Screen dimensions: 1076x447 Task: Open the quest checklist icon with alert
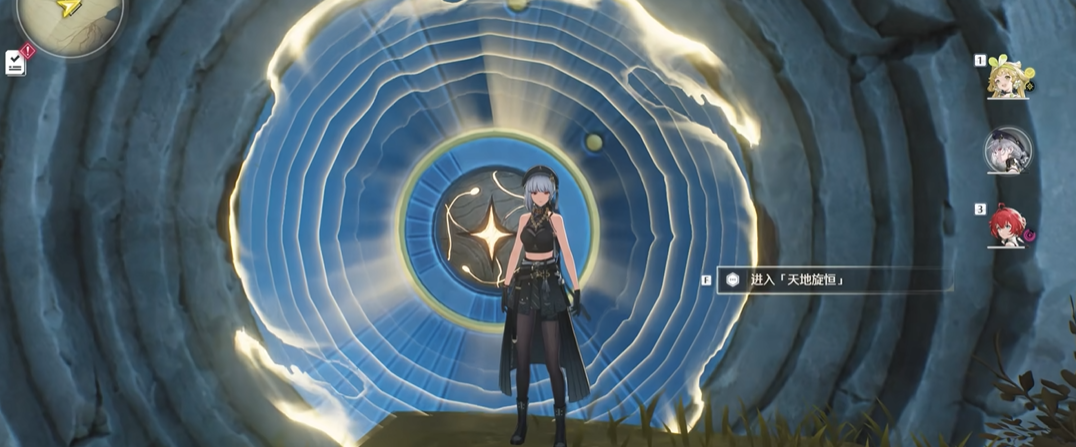[x=16, y=62]
